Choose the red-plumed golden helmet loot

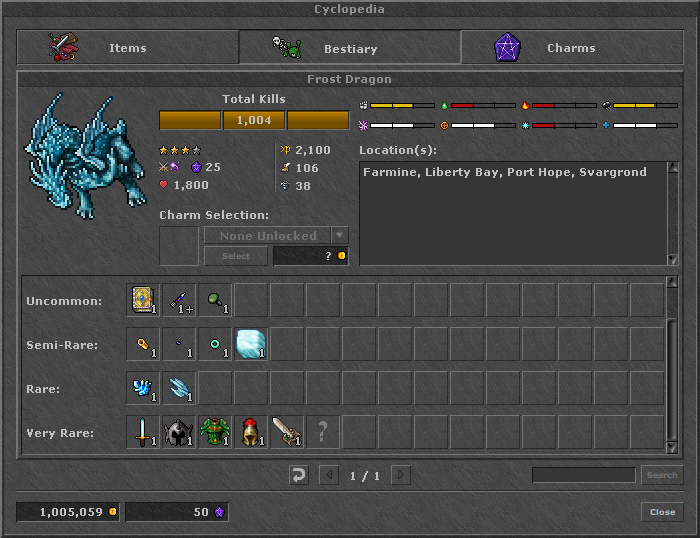click(251, 432)
